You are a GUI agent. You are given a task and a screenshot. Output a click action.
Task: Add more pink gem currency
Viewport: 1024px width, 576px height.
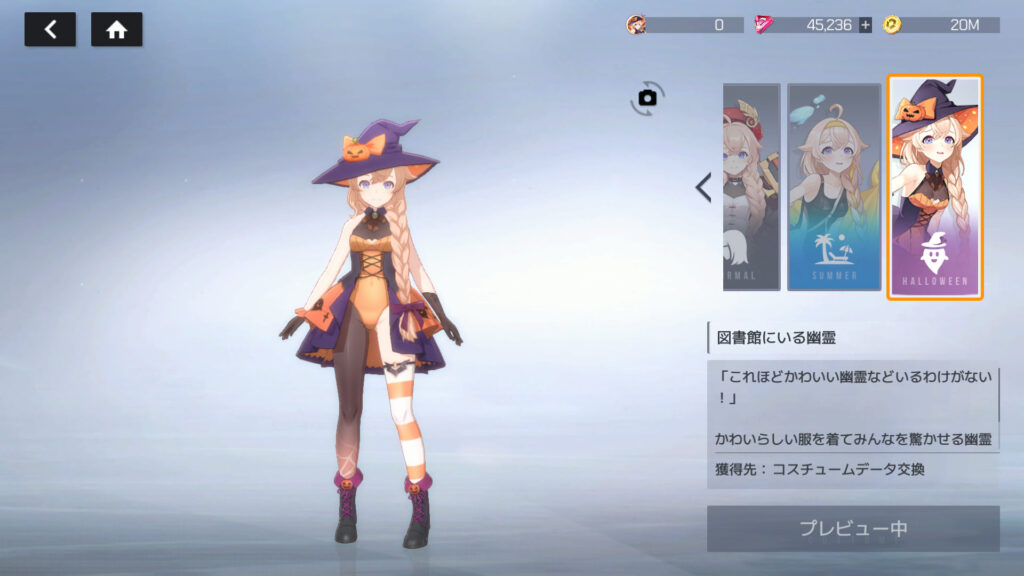865,25
